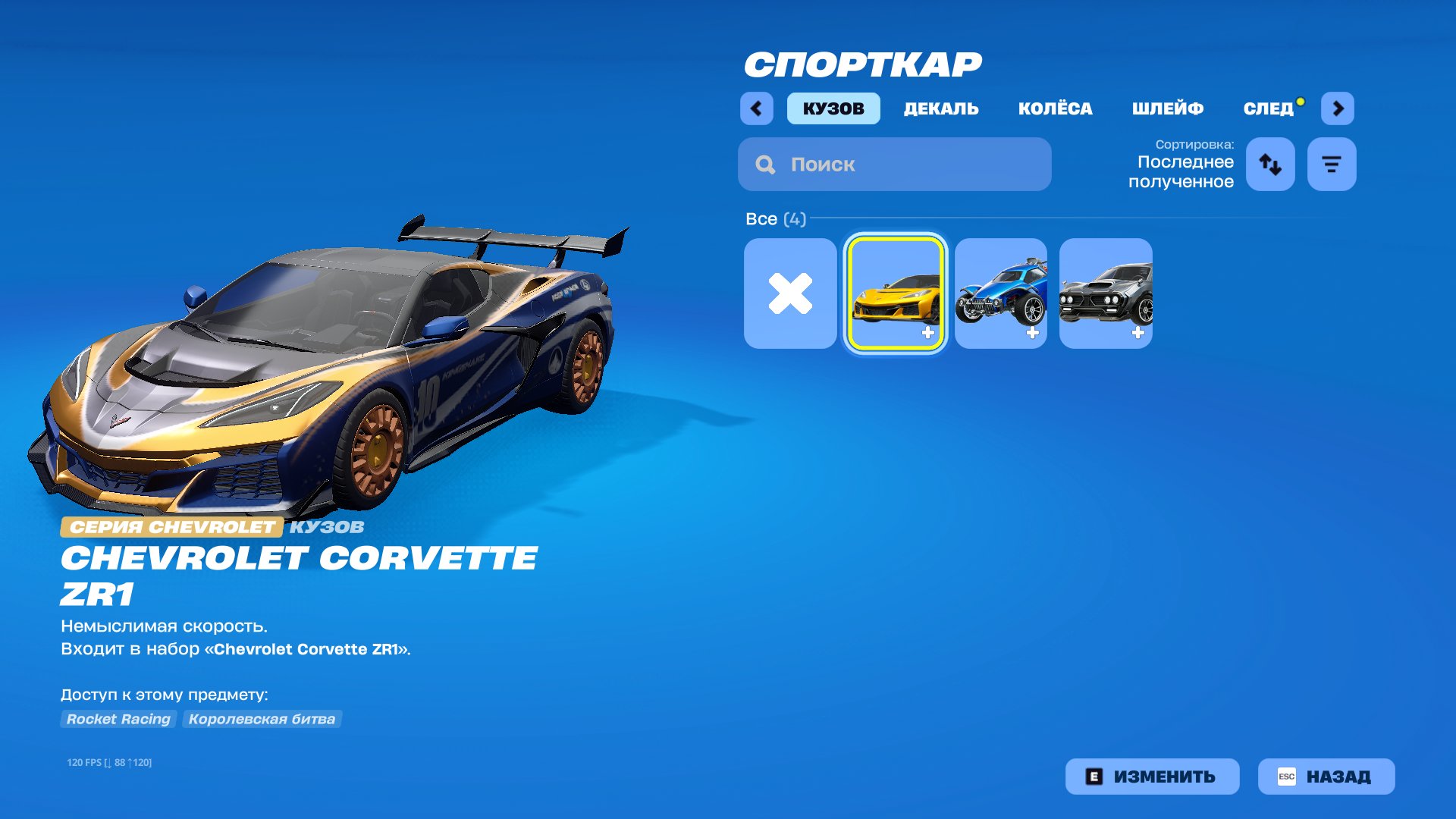Click the right arrow to browse more categories

[x=1338, y=108]
